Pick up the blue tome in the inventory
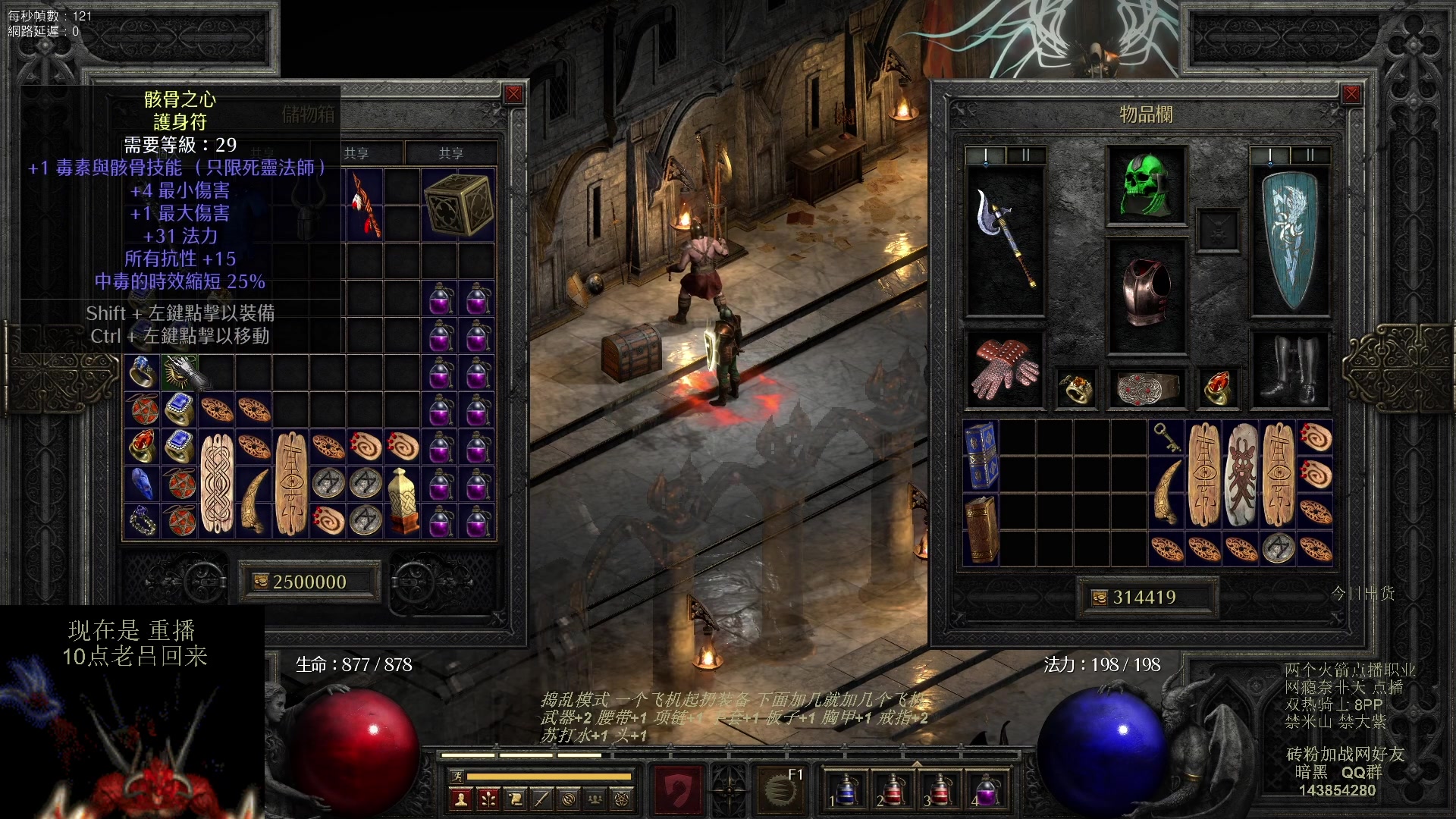This screenshot has width=1456, height=819. [x=981, y=456]
